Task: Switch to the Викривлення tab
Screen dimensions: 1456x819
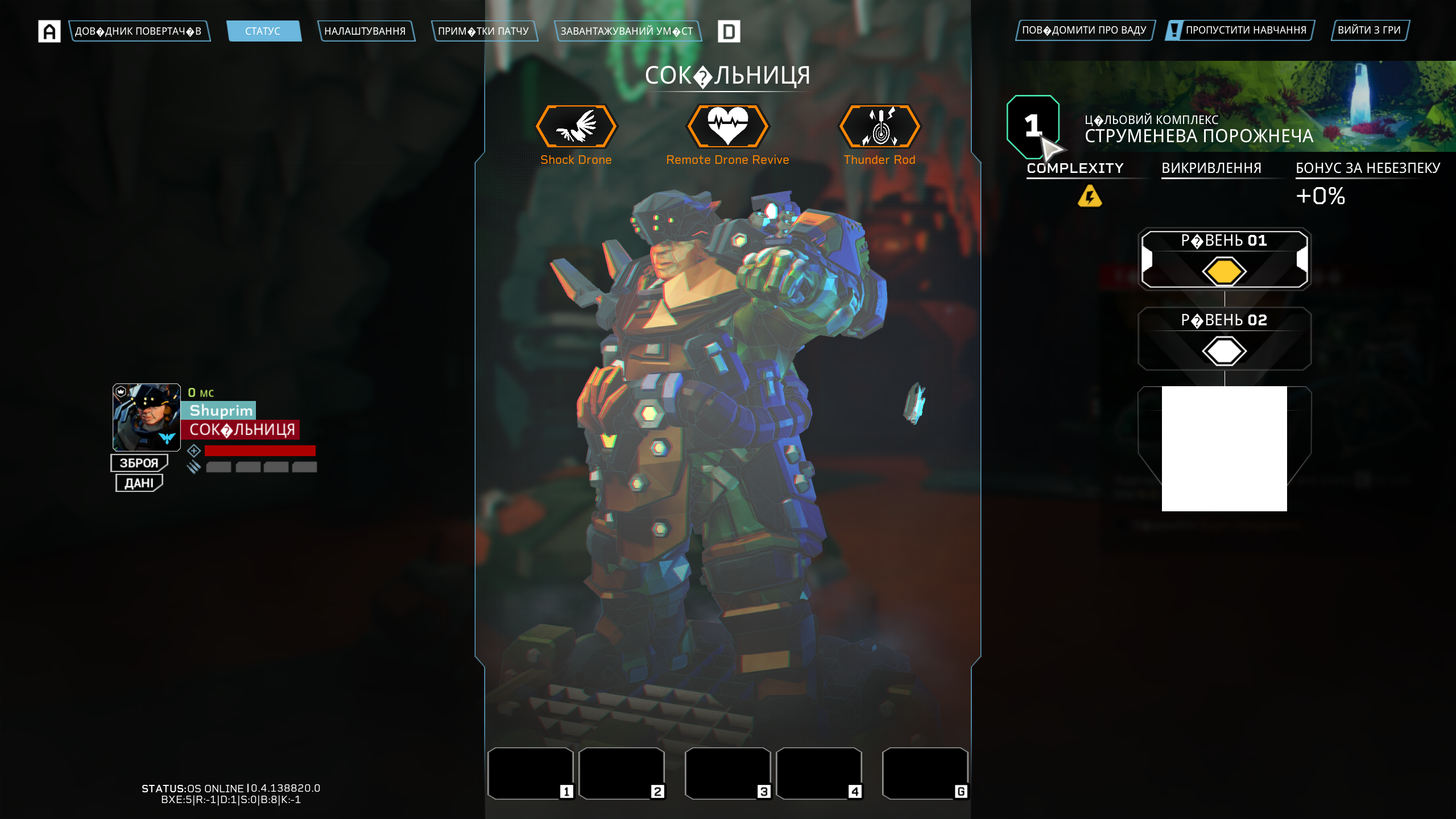Action: pyautogui.click(x=1211, y=168)
